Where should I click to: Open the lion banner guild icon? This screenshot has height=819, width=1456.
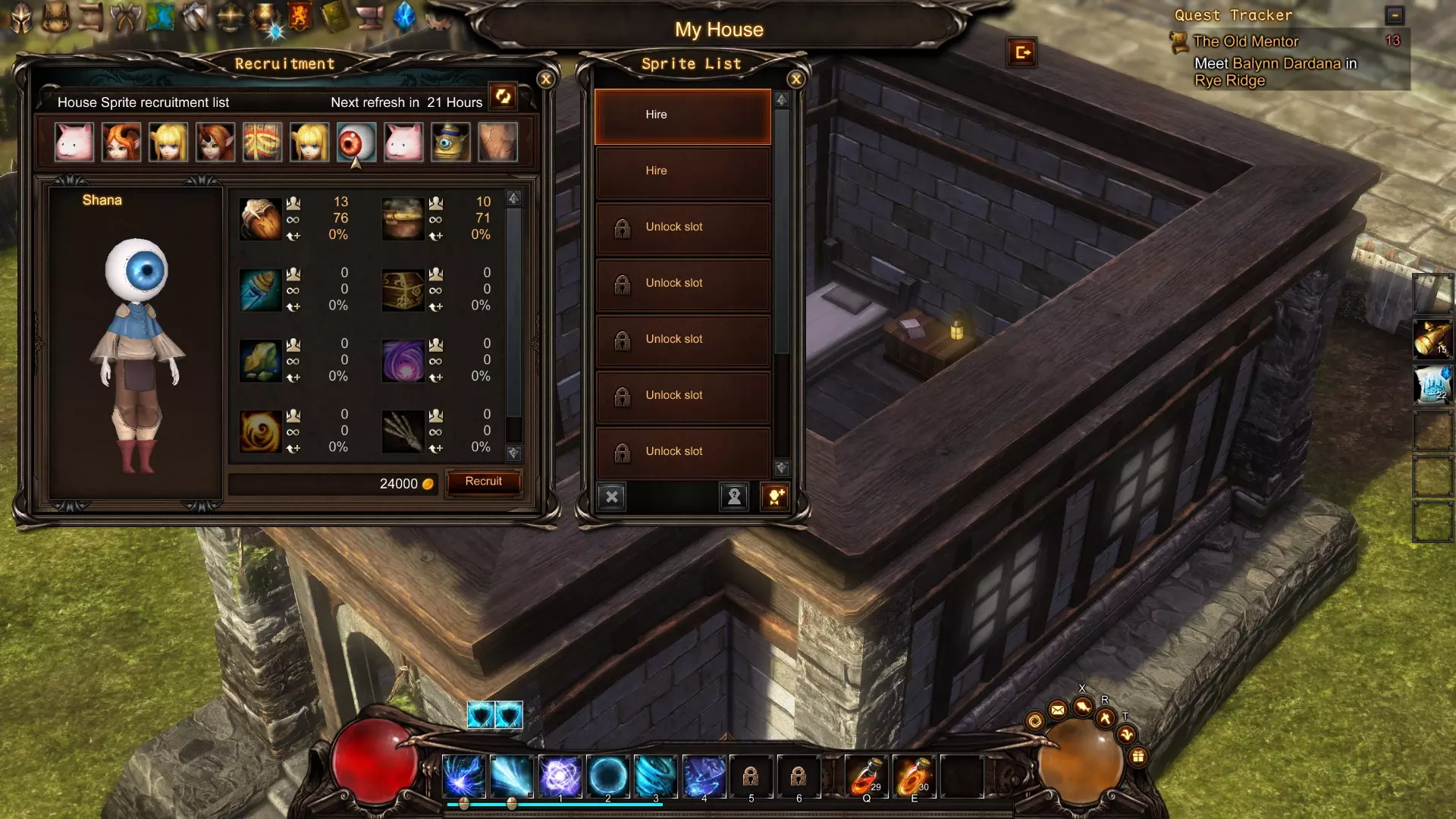(x=300, y=17)
